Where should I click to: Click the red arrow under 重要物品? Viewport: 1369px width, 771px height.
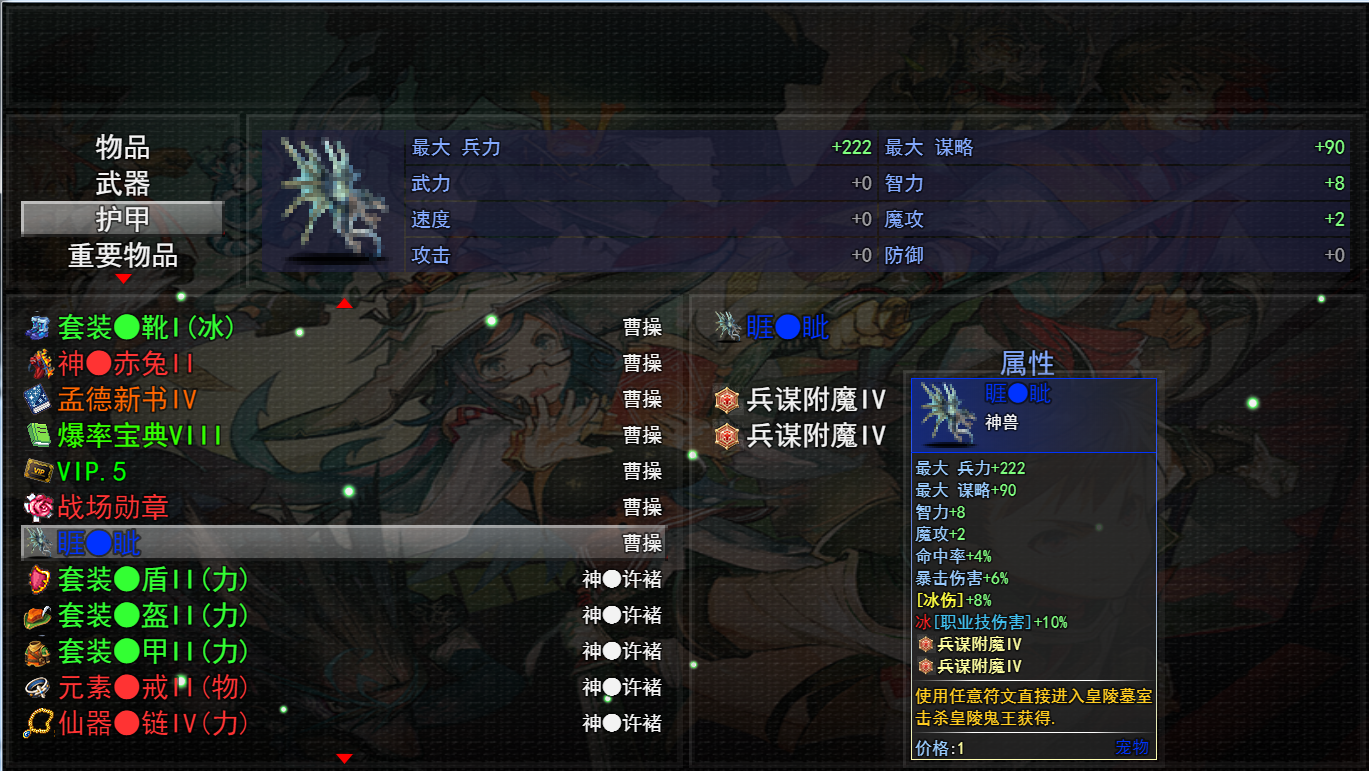[124, 276]
